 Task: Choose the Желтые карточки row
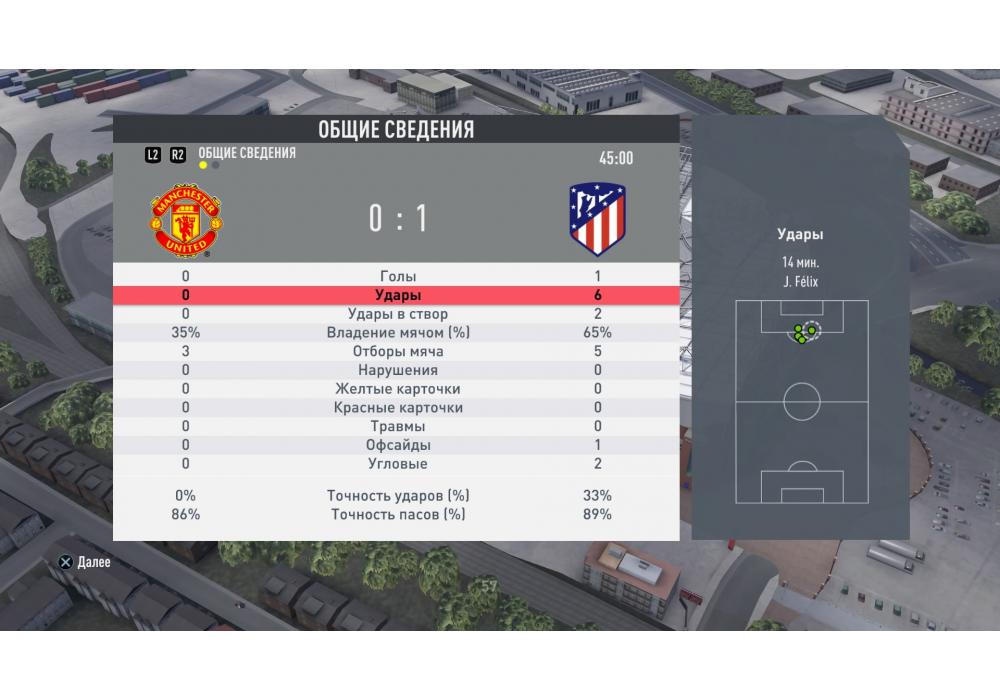coord(397,389)
